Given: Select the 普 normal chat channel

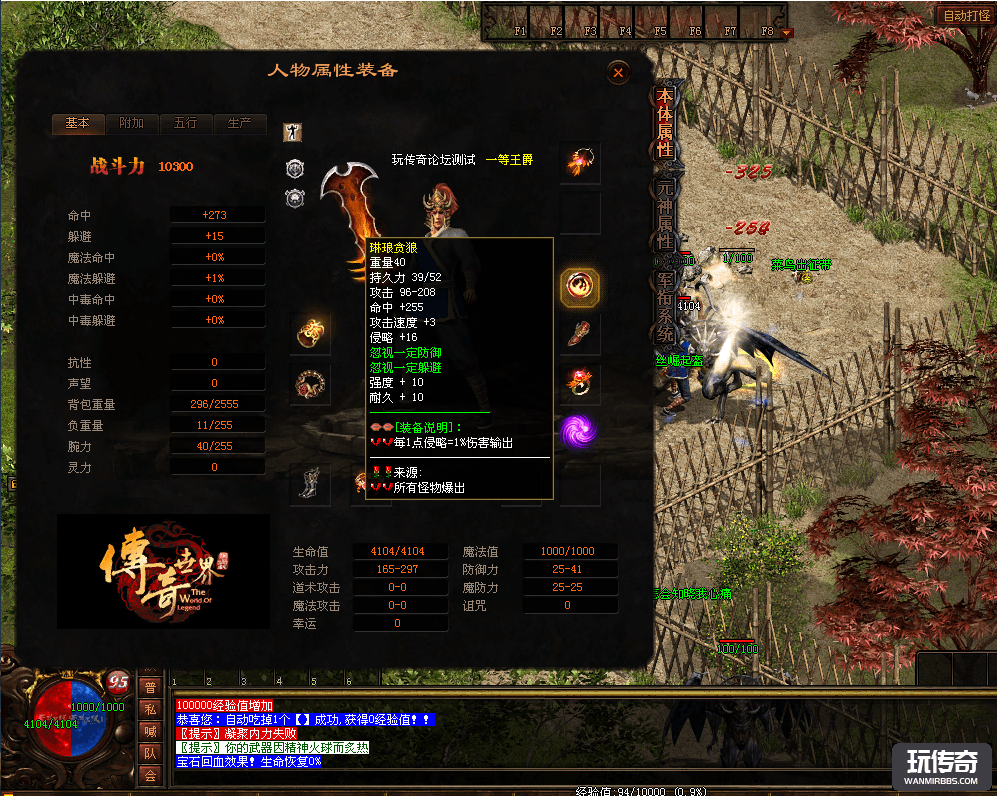Looking at the screenshot, I should pos(150,688).
